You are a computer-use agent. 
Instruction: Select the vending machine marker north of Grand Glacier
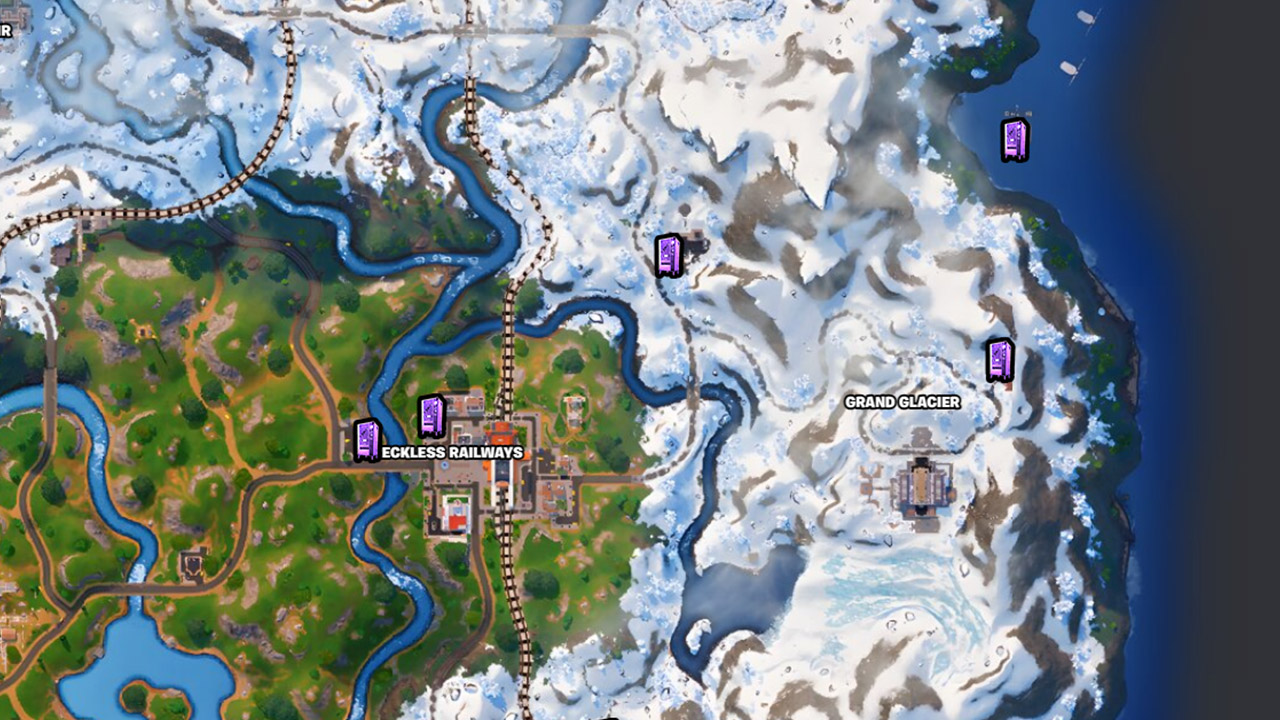click(x=668, y=257)
